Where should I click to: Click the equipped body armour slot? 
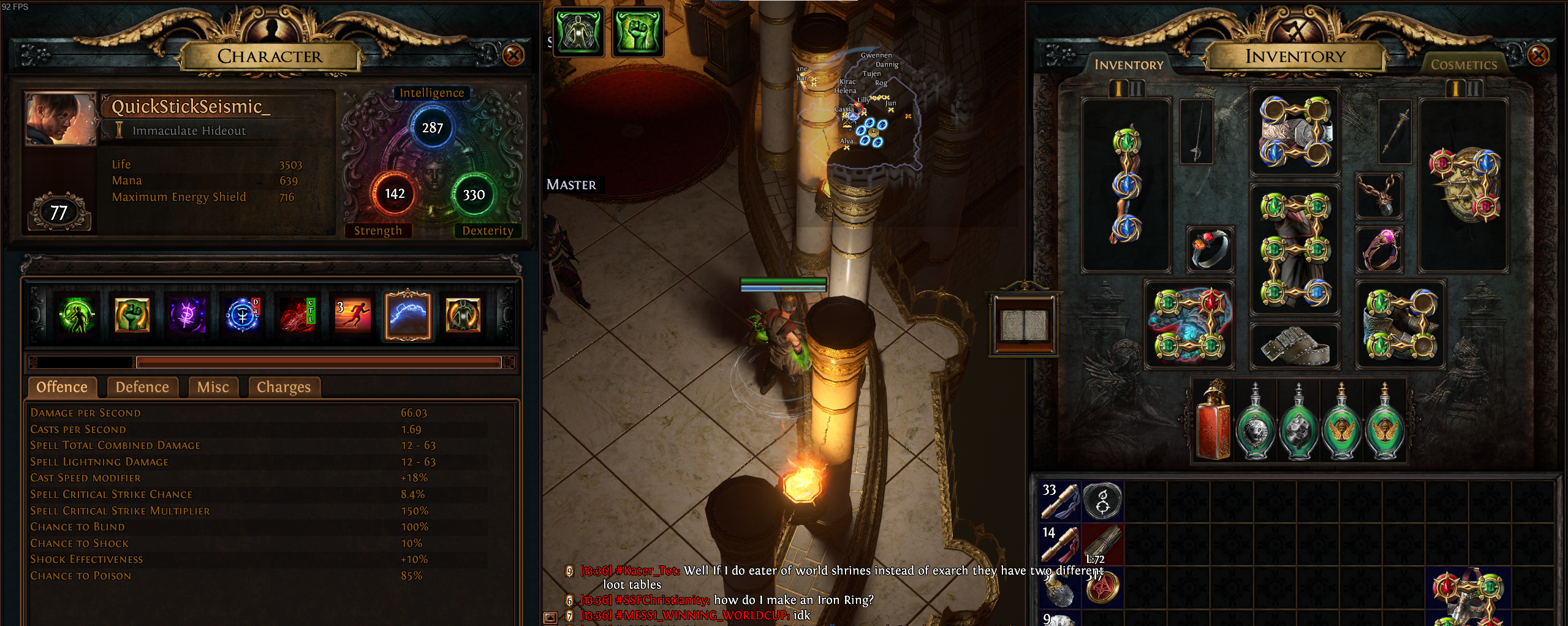coord(1295,249)
